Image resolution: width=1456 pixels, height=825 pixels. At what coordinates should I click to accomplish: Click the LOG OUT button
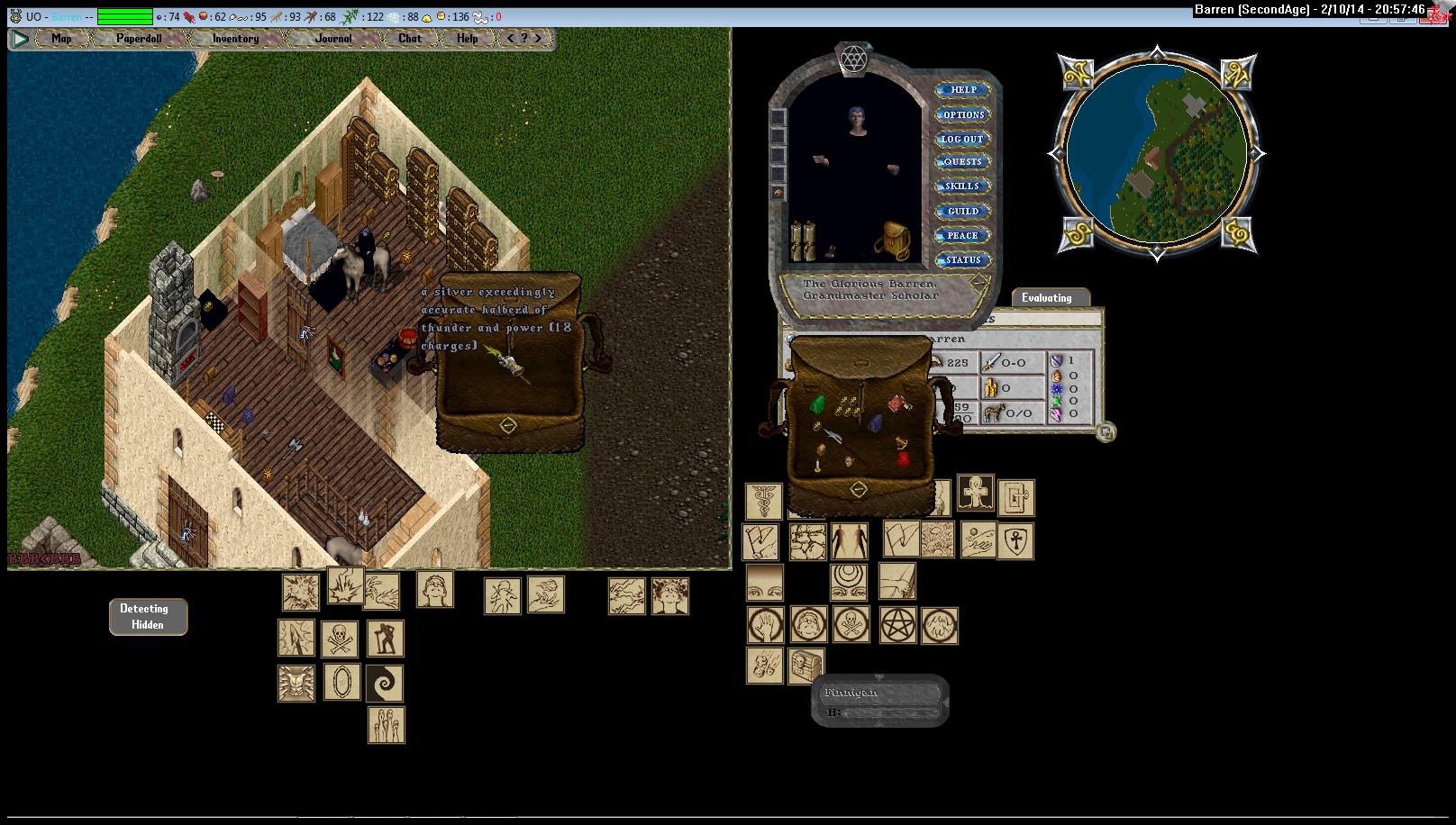coord(963,139)
